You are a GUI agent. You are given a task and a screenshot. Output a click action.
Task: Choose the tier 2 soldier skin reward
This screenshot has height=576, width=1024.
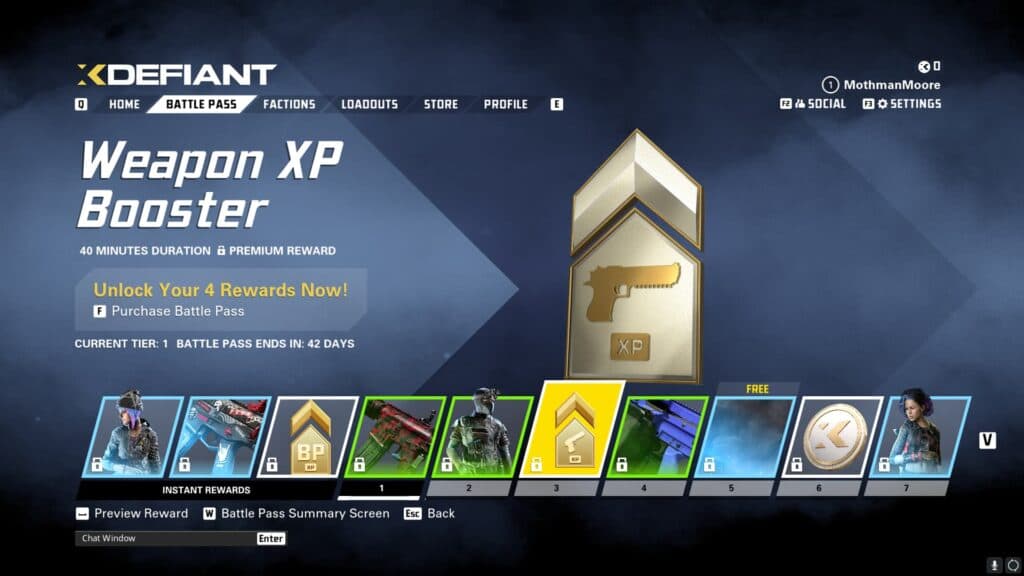(485, 436)
